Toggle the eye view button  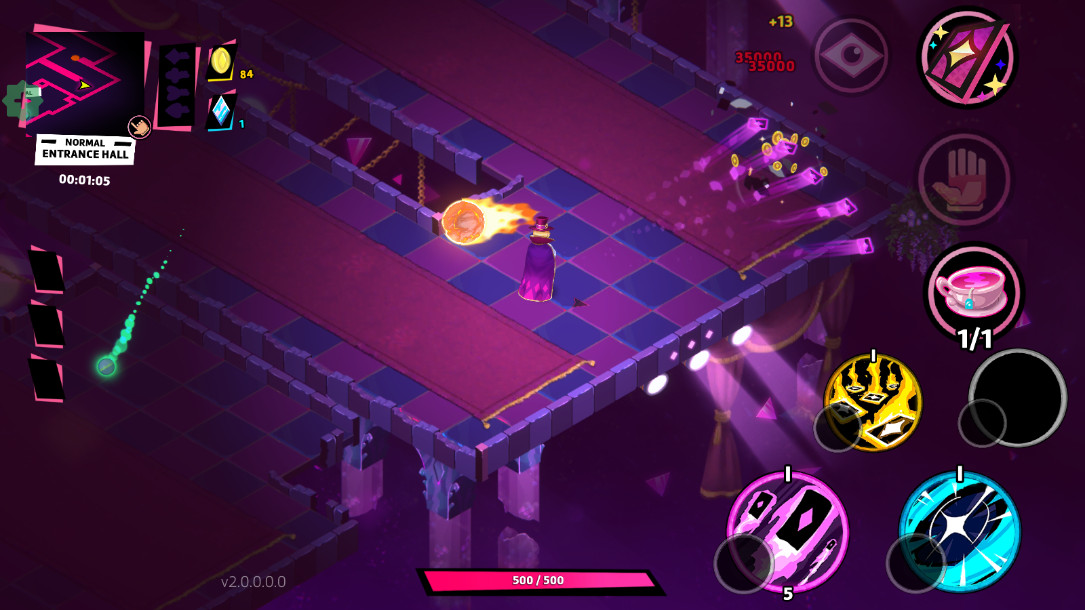850,56
